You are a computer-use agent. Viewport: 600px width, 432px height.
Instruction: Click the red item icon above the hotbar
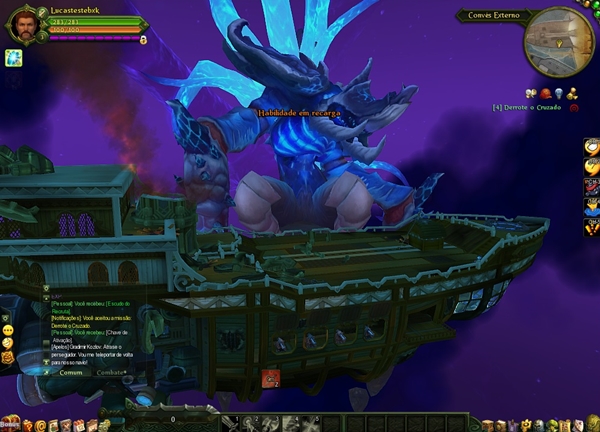point(270,377)
